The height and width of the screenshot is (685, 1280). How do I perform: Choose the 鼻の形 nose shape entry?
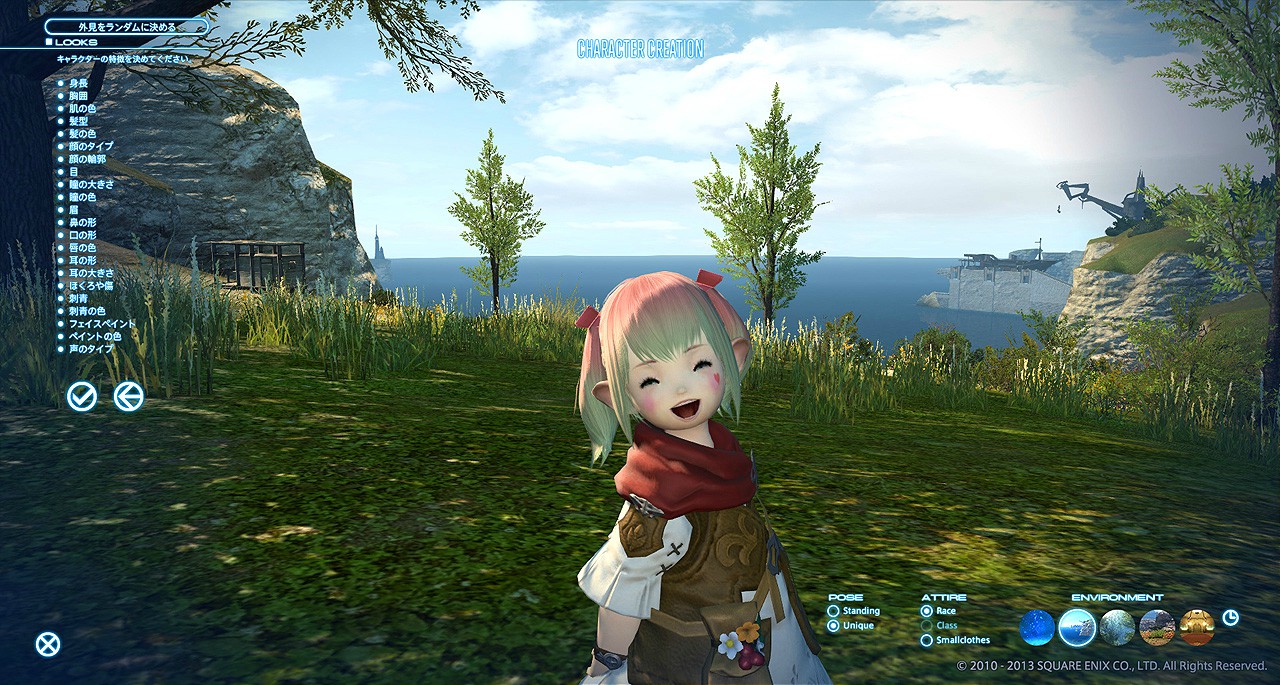83,222
